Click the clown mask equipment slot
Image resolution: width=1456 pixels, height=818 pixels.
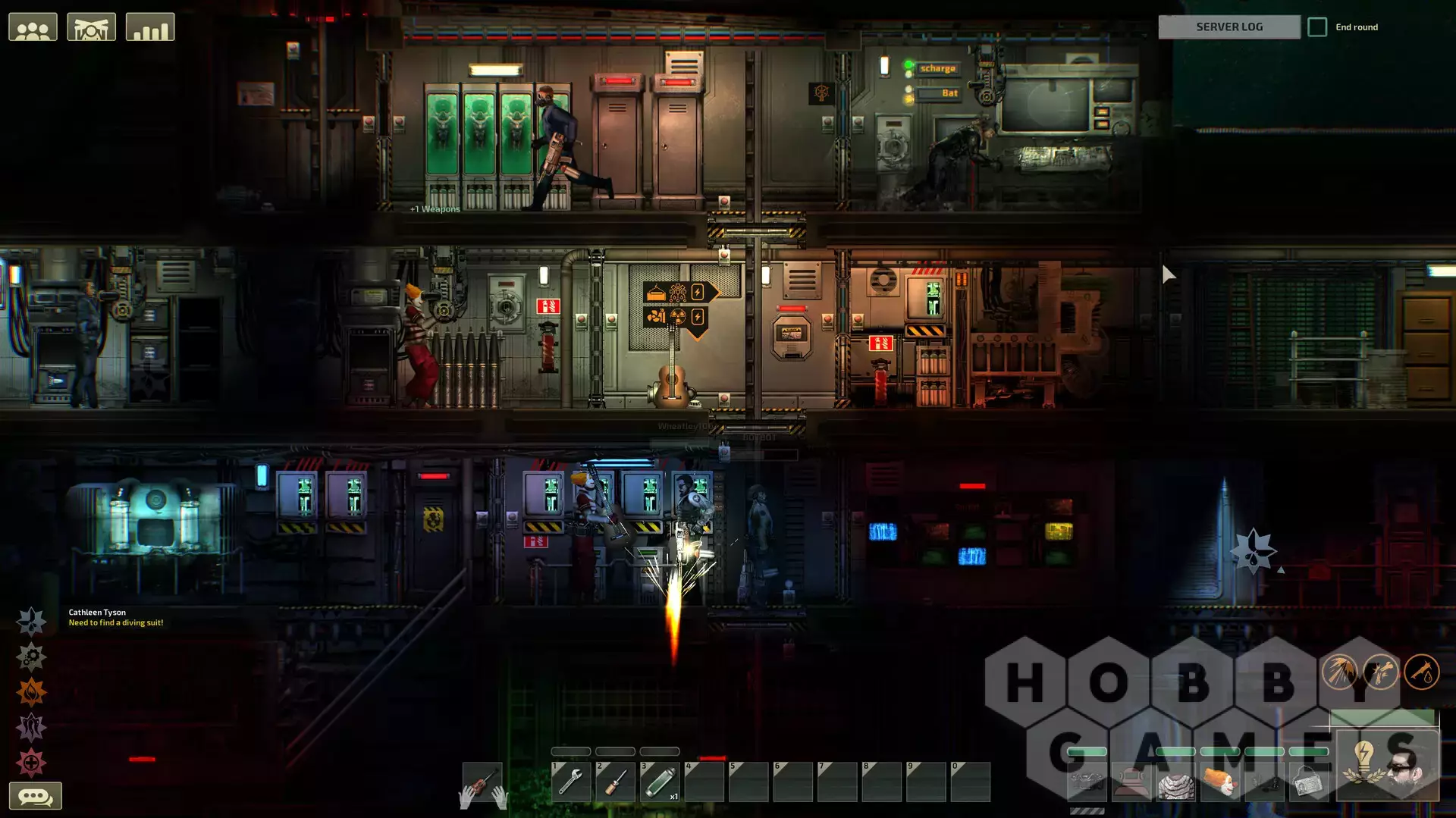(x=1219, y=782)
